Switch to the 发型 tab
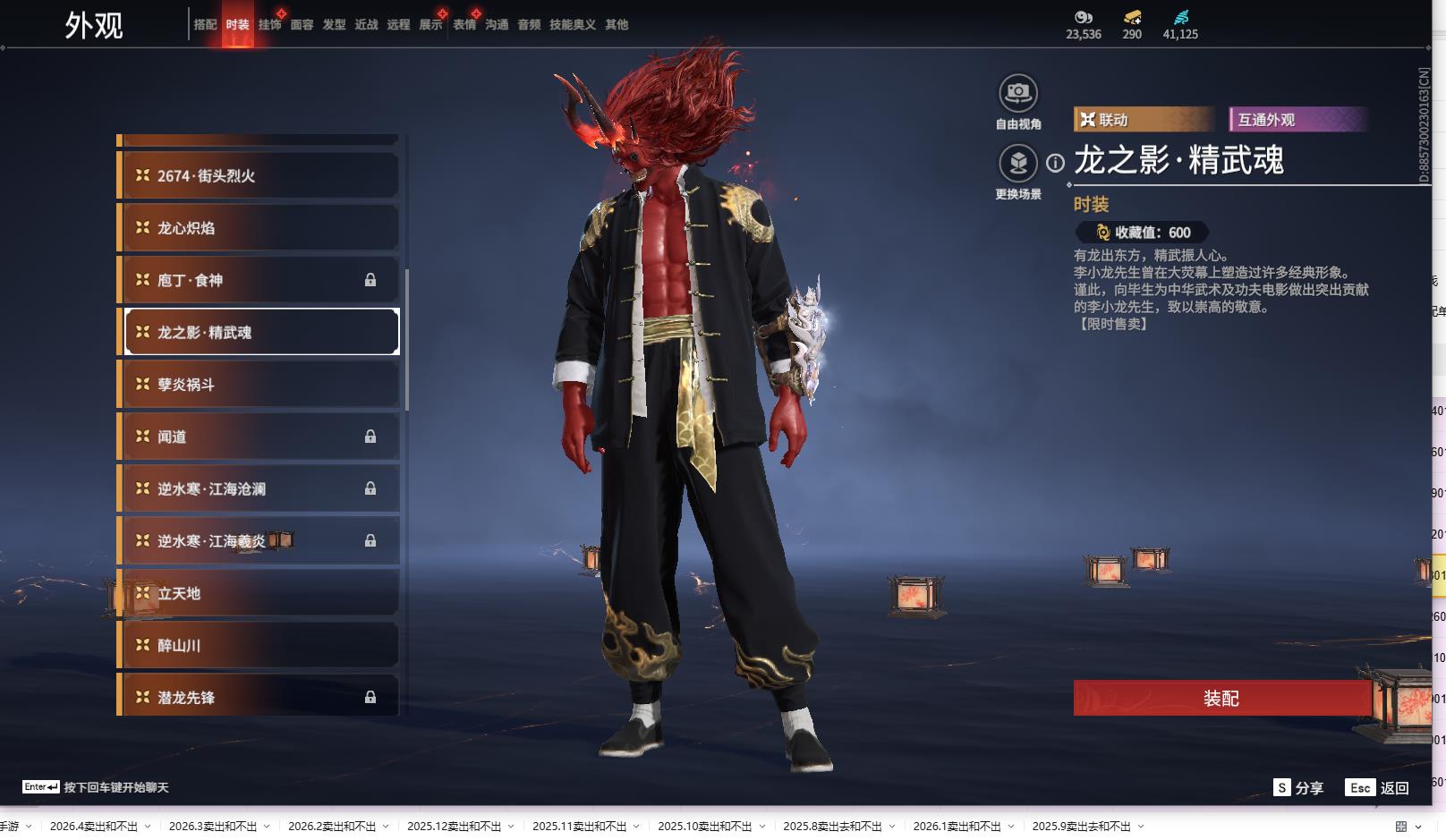This screenshot has height=840, width=1446. 334,24
